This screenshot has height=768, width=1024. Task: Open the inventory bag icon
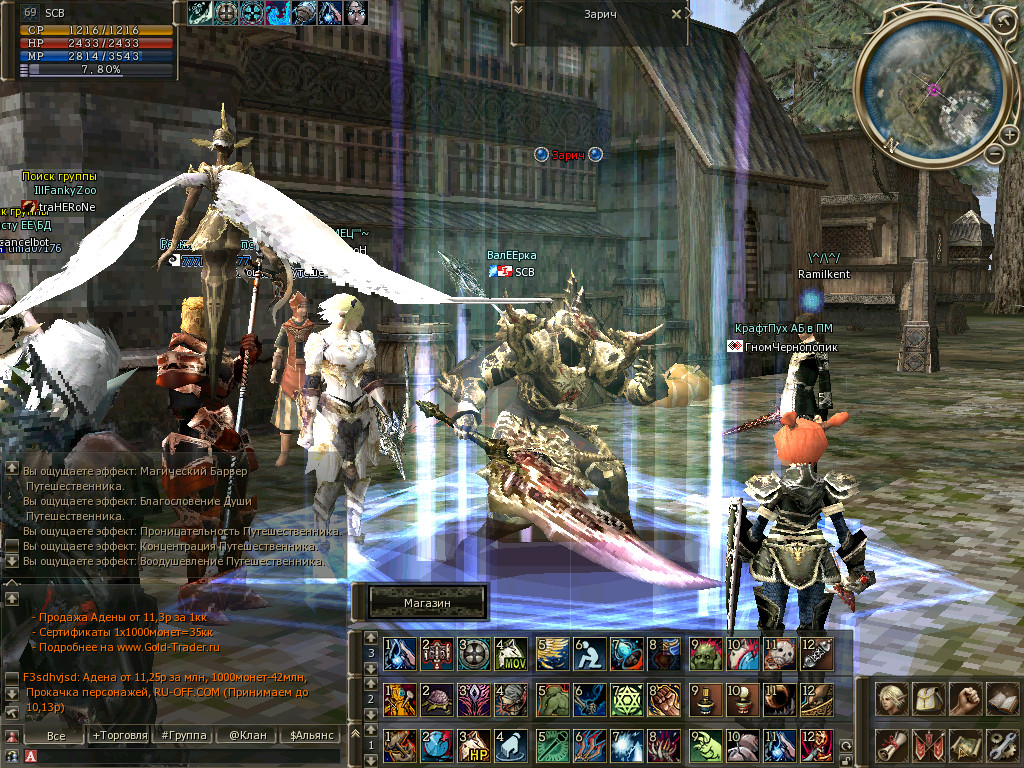(929, 699)
